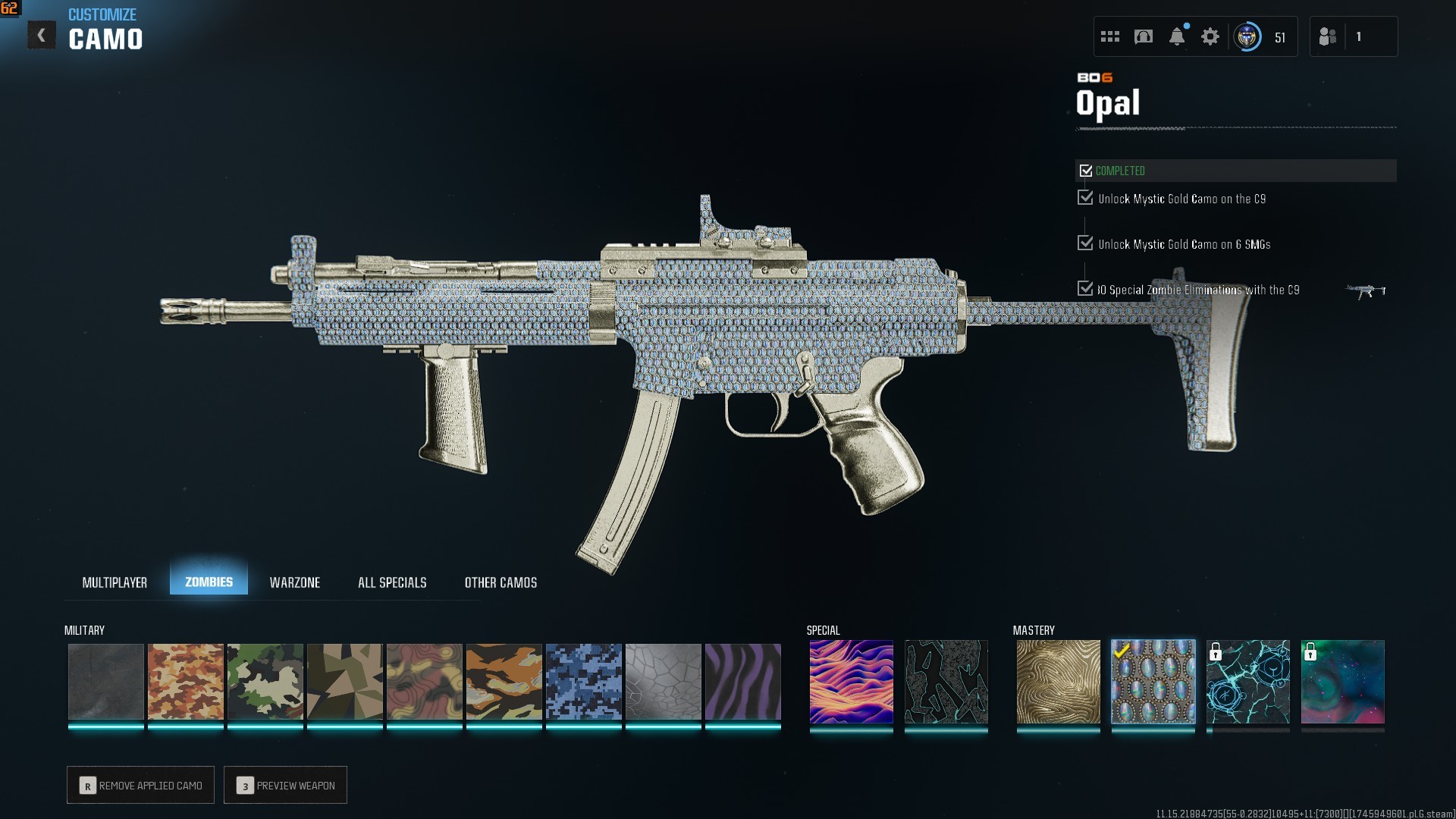Pick the green woodland camo swatch

coord(265,682)
